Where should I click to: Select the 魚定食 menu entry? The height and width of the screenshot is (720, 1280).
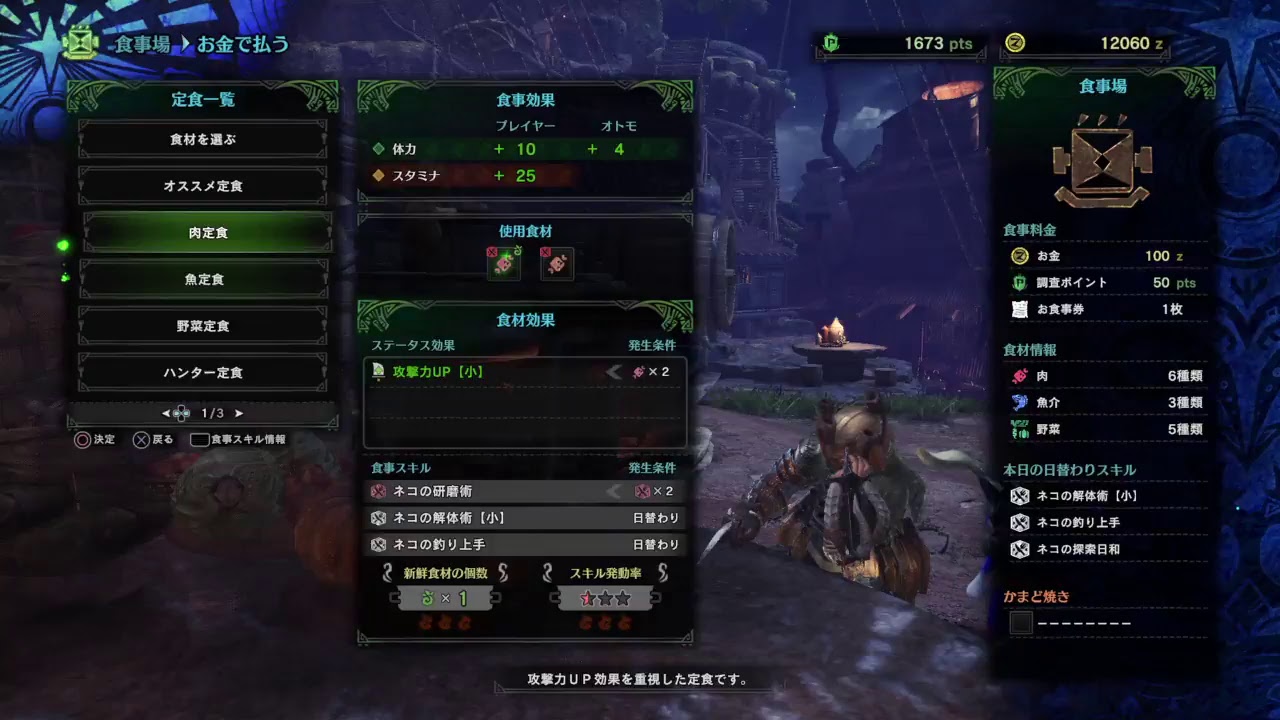tap(203, 279)
